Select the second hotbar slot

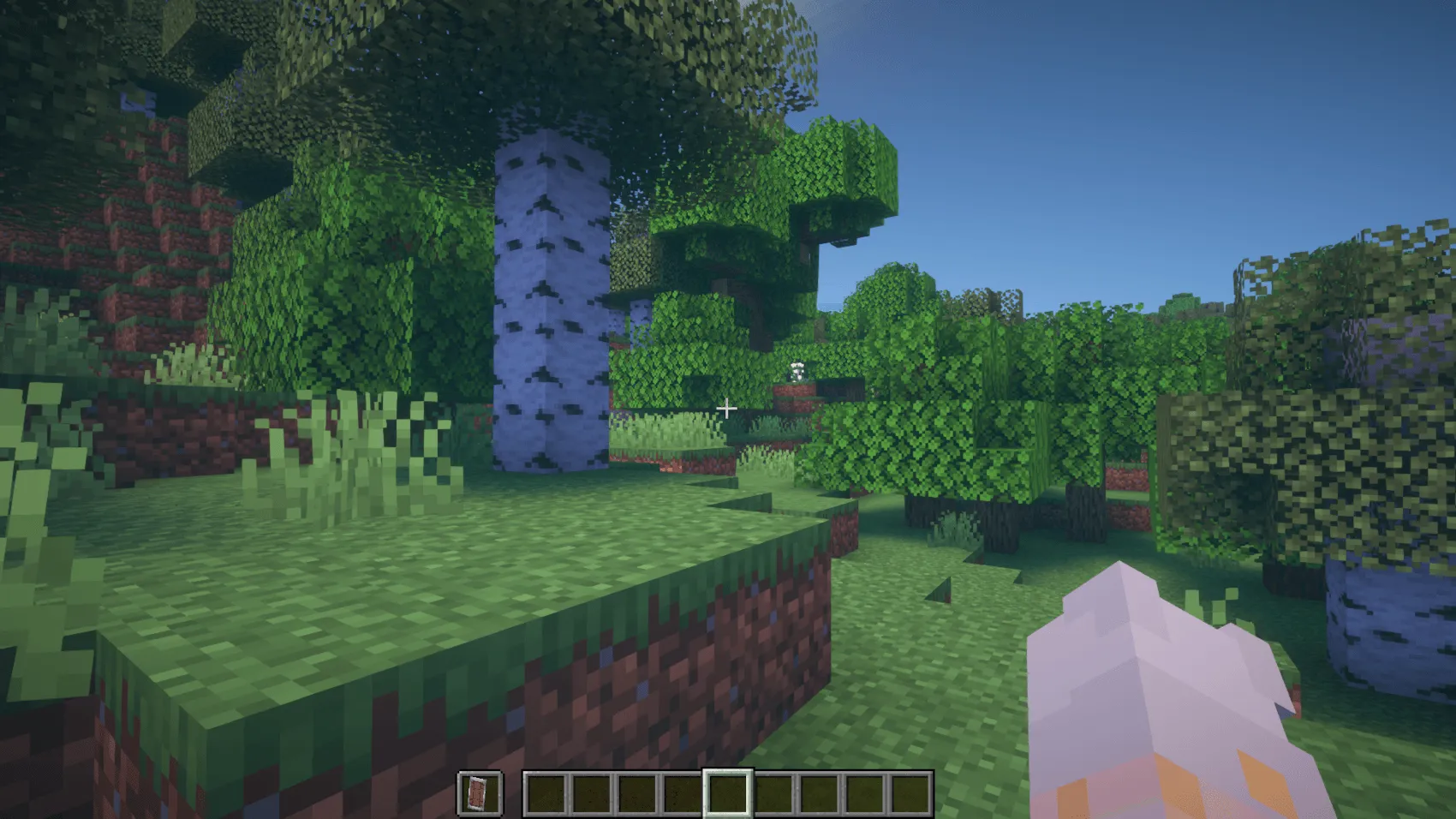[594, 794]
